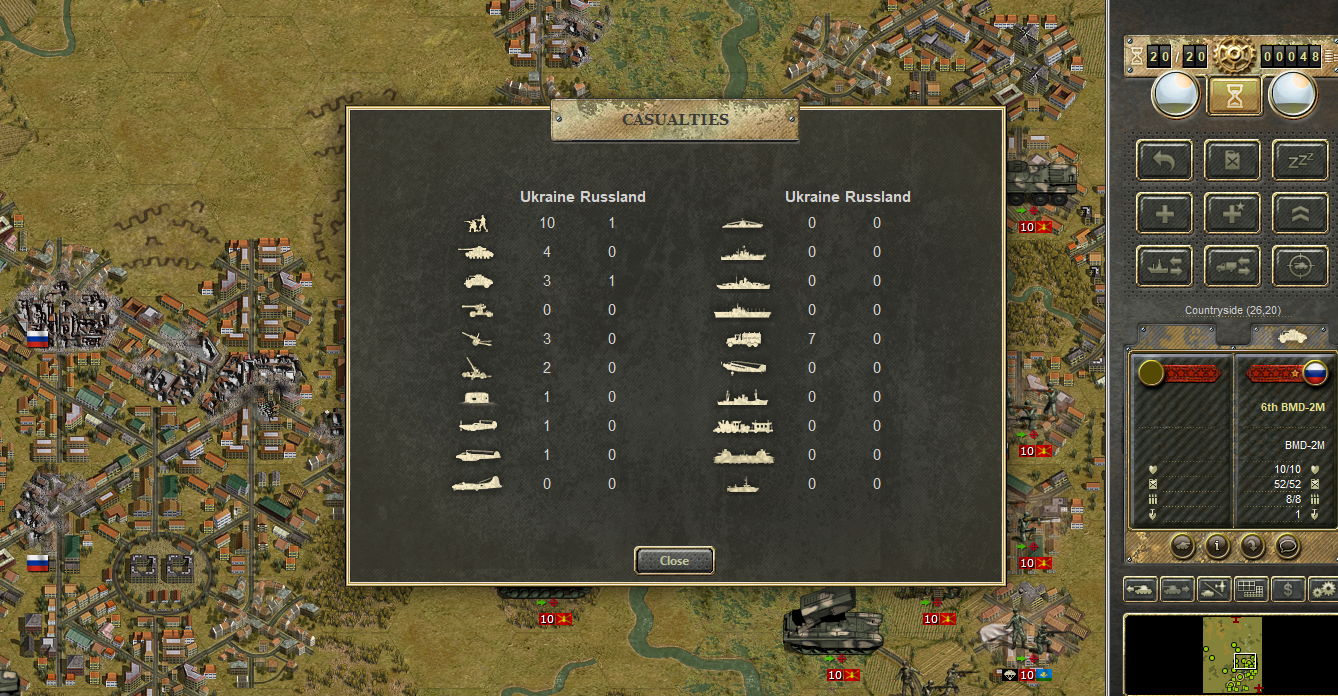Image resolution: width=1338 pixels, height=696 pixels.
Task: Choose elite reinforcements plus-star button
Action: pyautogui.click(x=1232, y=213)
